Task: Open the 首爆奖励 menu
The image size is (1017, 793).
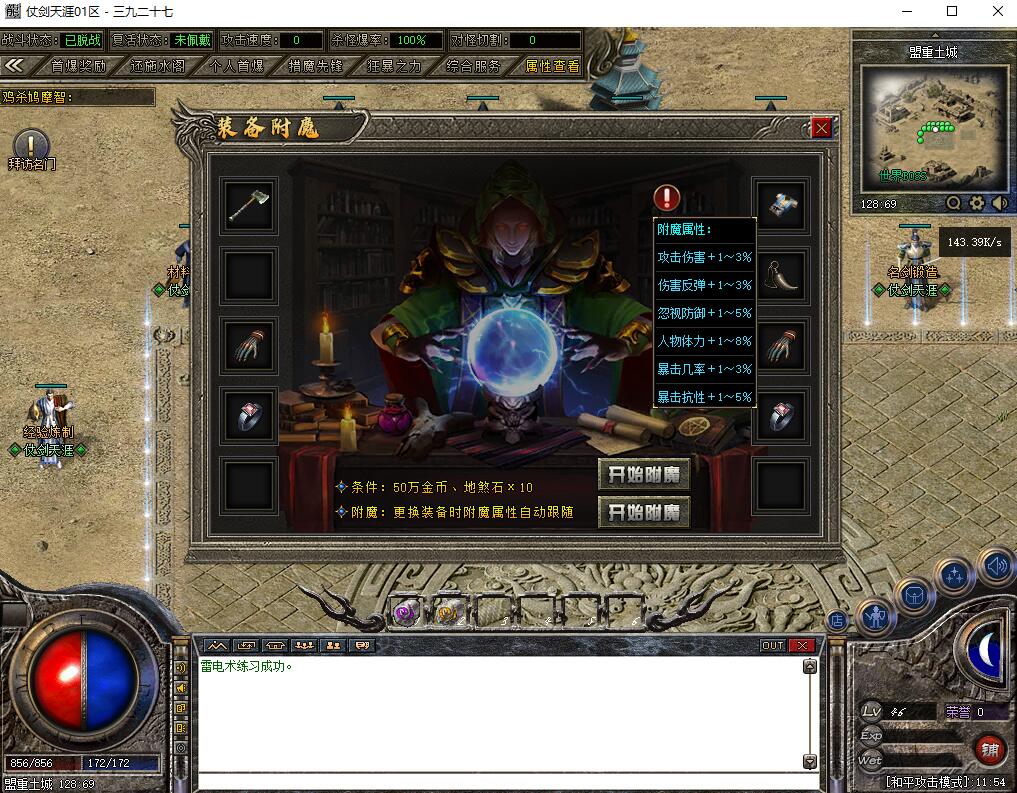Action: point(78,66)
